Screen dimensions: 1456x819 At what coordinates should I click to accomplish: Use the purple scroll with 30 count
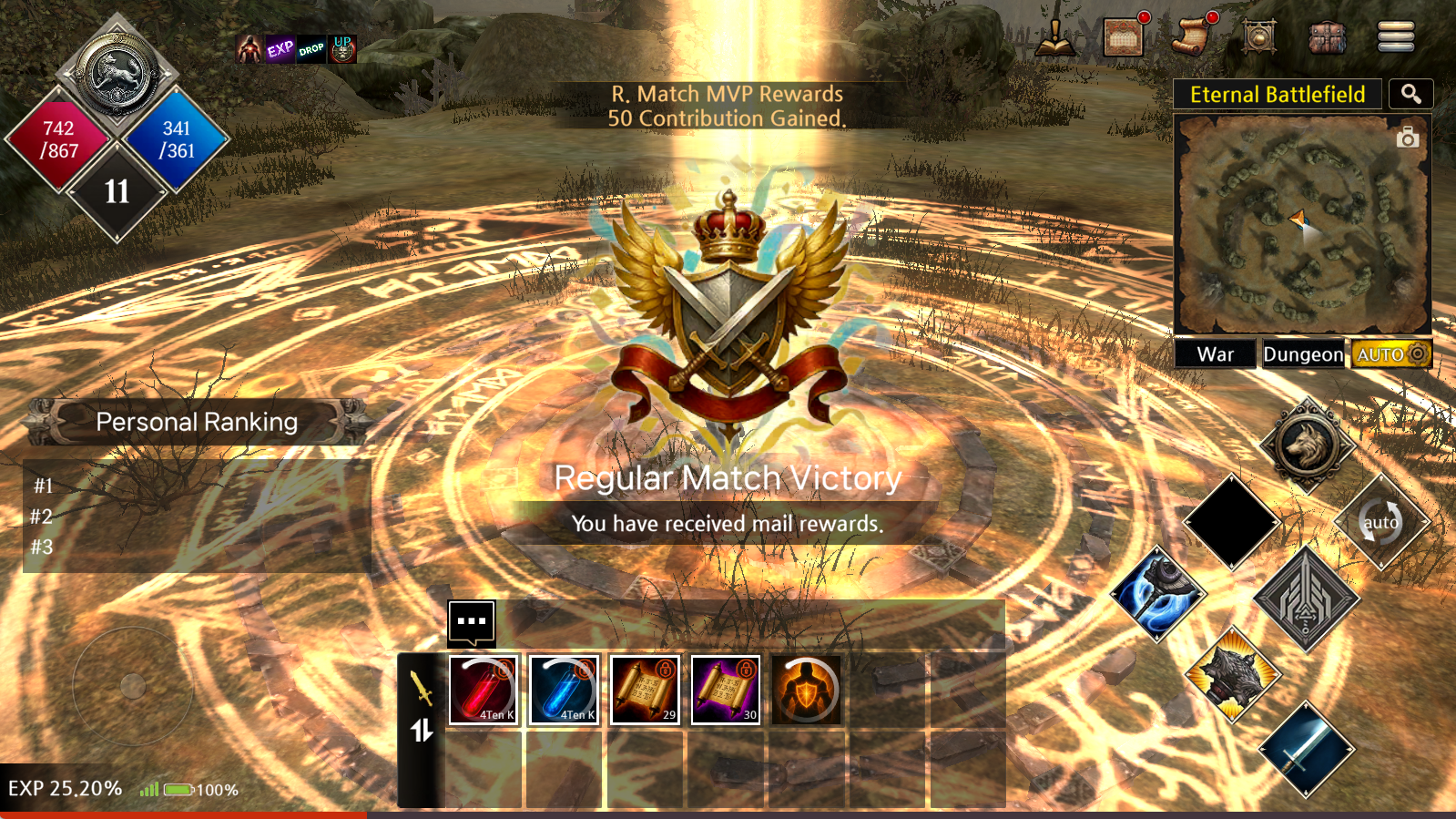pyautogui.click(x=725, y=690)
